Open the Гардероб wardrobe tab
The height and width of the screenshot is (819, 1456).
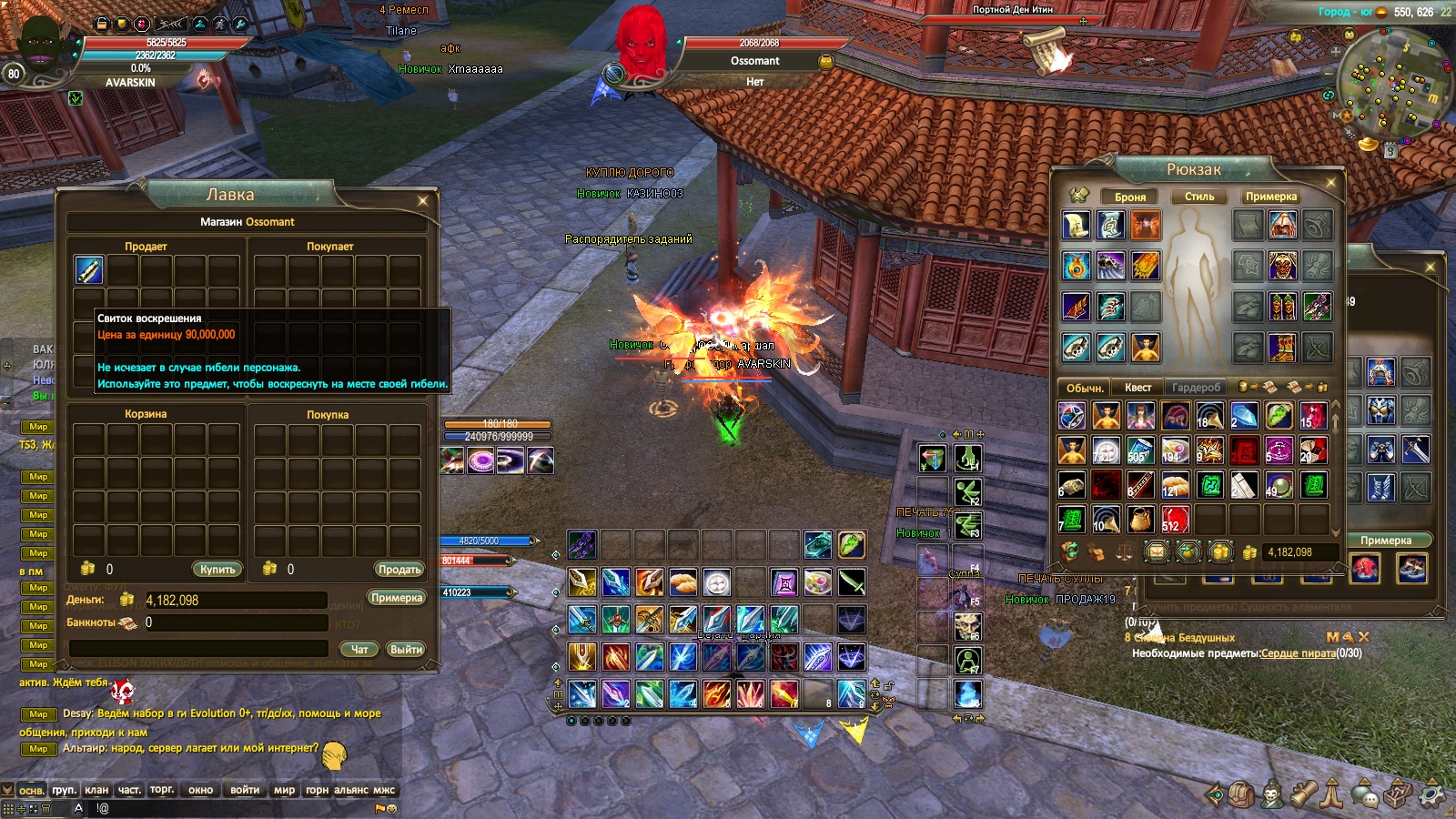(1196, 388)
